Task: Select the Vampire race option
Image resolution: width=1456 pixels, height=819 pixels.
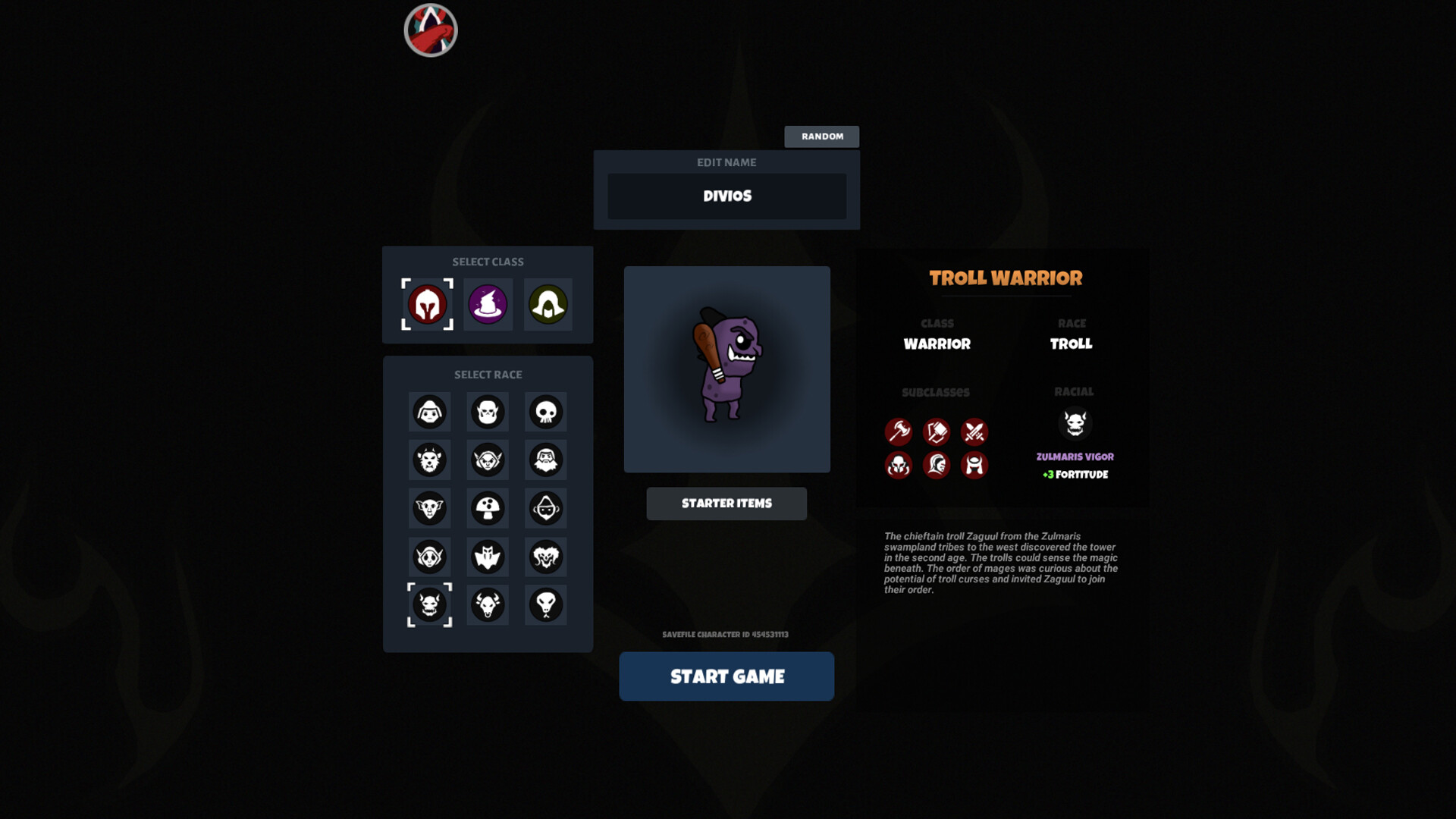Action: pyautogui.click(x=488, y=557)
